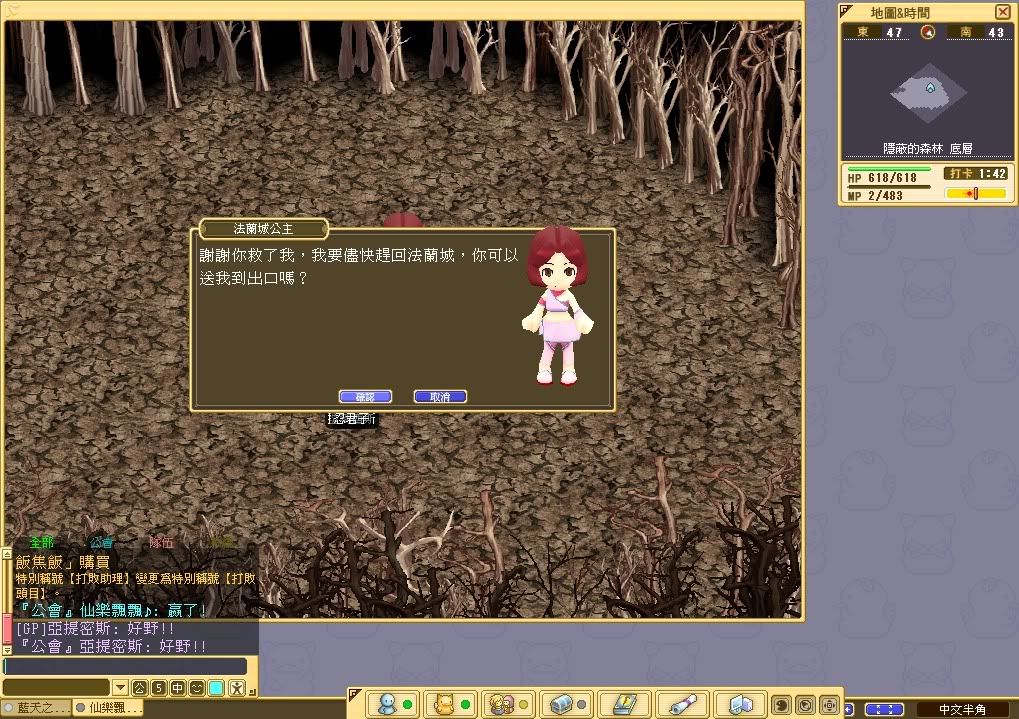
Task: Click the minimap of the hidden forest
Action: [x=929, y=92]
